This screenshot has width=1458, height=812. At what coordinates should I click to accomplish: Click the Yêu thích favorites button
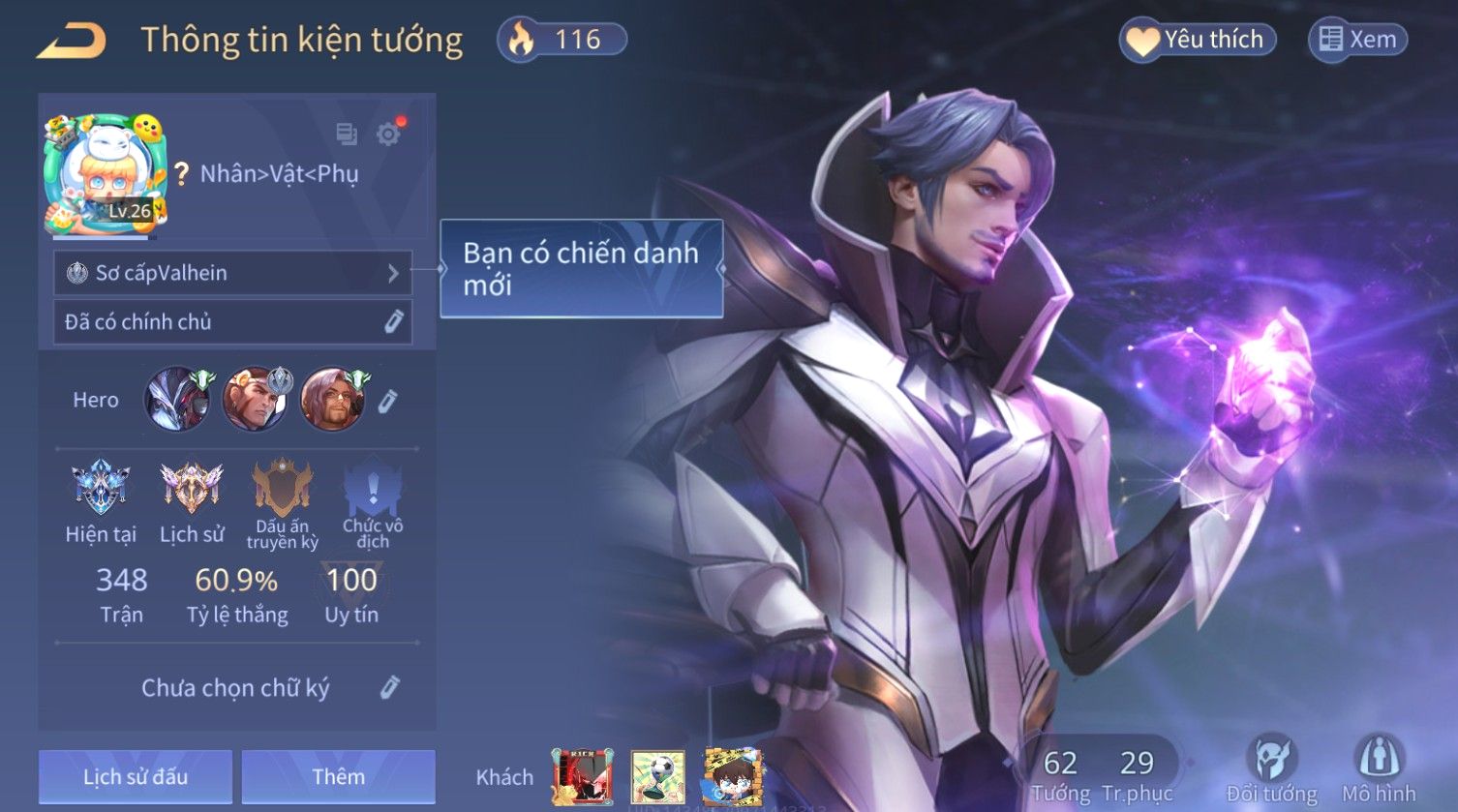click(x=1198, y=40)
